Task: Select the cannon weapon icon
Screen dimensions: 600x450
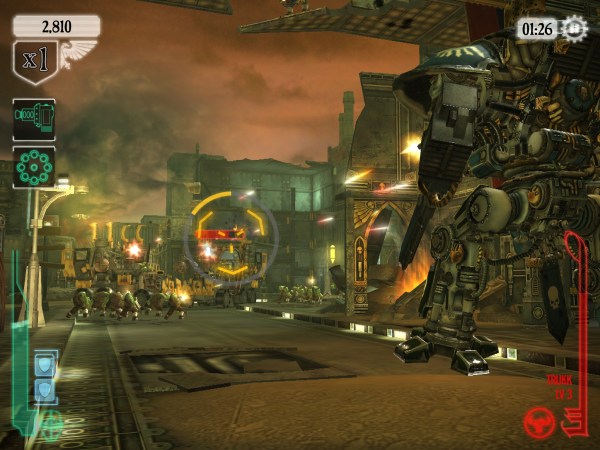Action: coord(33,119)
